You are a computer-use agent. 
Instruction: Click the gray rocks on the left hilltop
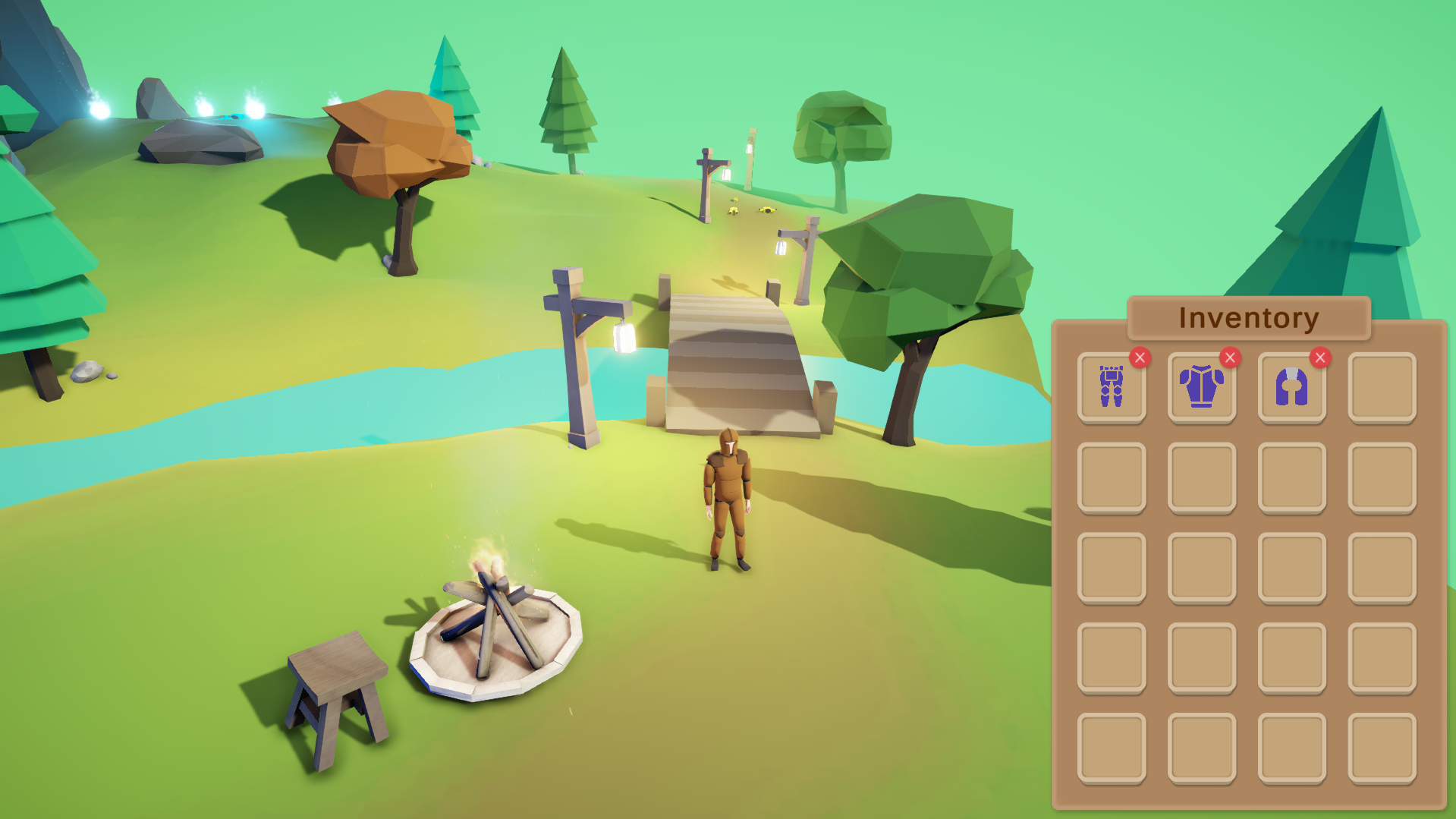click(x=193, y=140)
